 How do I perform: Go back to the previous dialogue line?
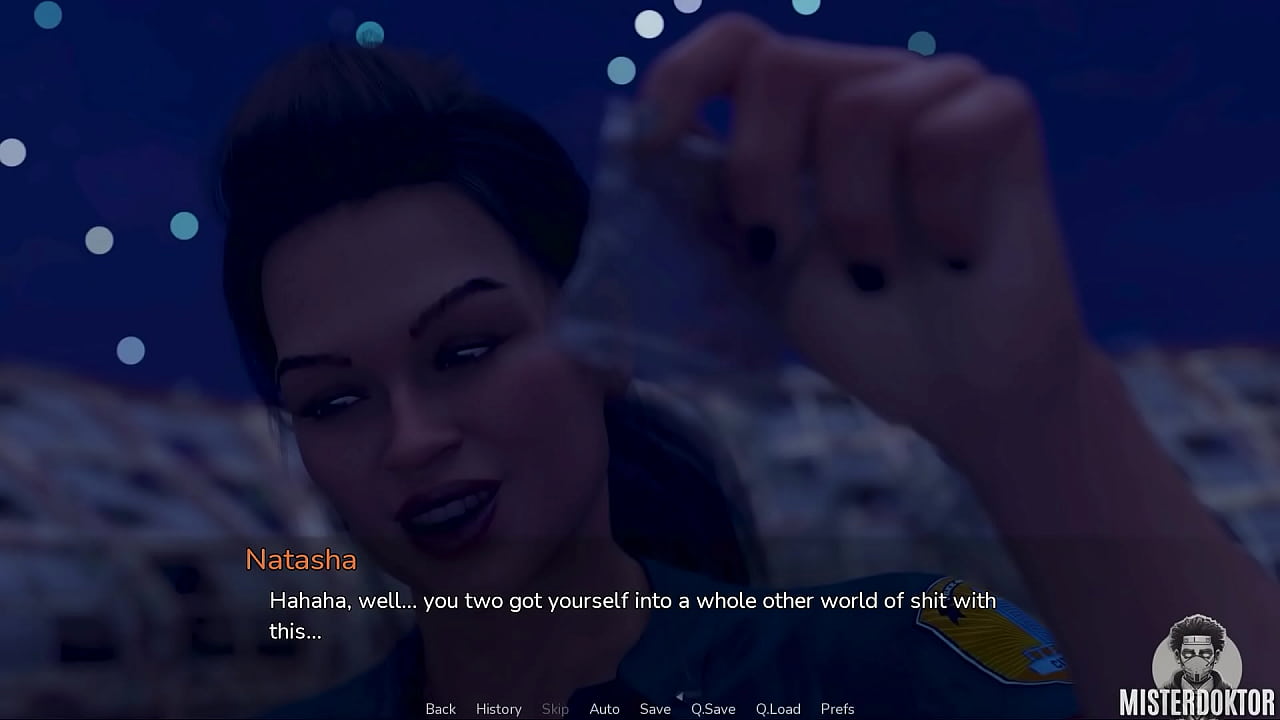click(x=440, y=709)
